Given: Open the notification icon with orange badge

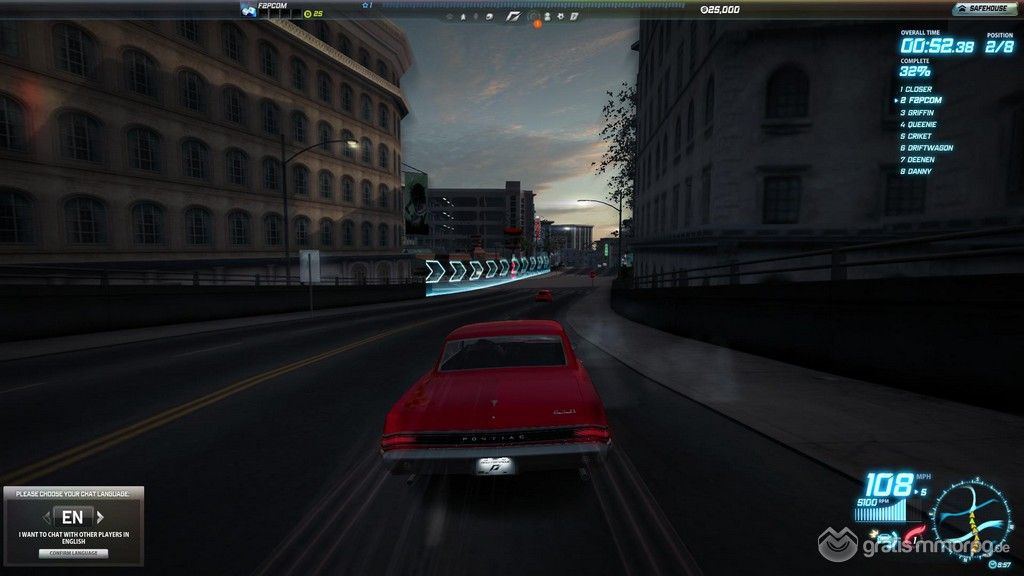Looking at the screenshot, I should click(x=535, y=17).
